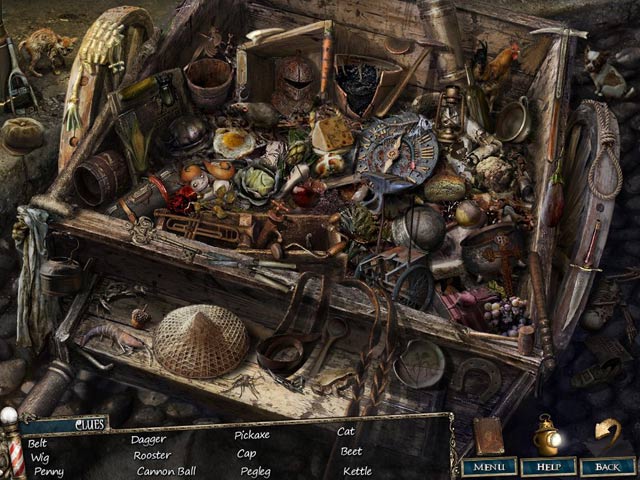Click the Help button

[x=548, y=466]
